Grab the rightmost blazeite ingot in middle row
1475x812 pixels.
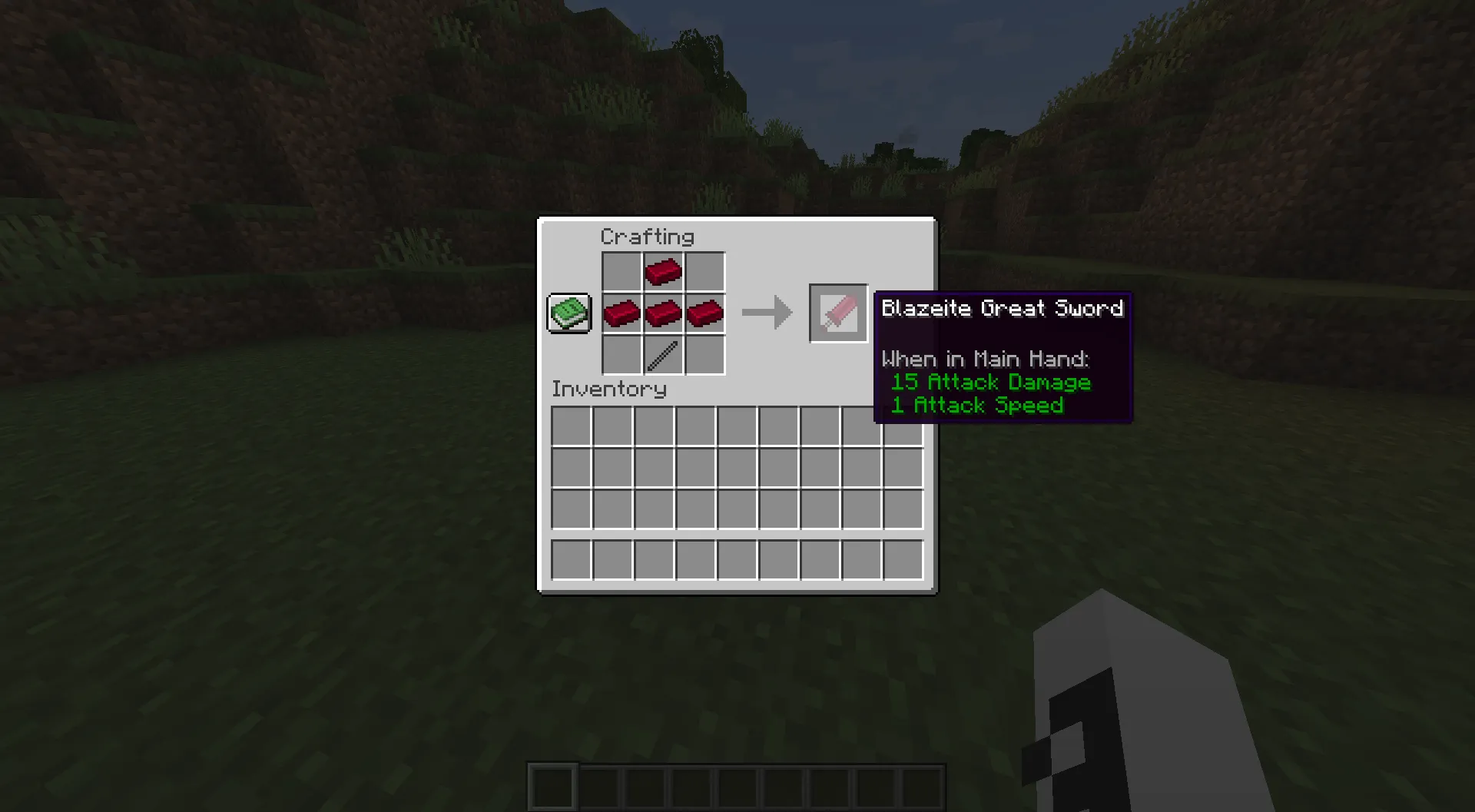pyautogui.click(x=704, y=313)
